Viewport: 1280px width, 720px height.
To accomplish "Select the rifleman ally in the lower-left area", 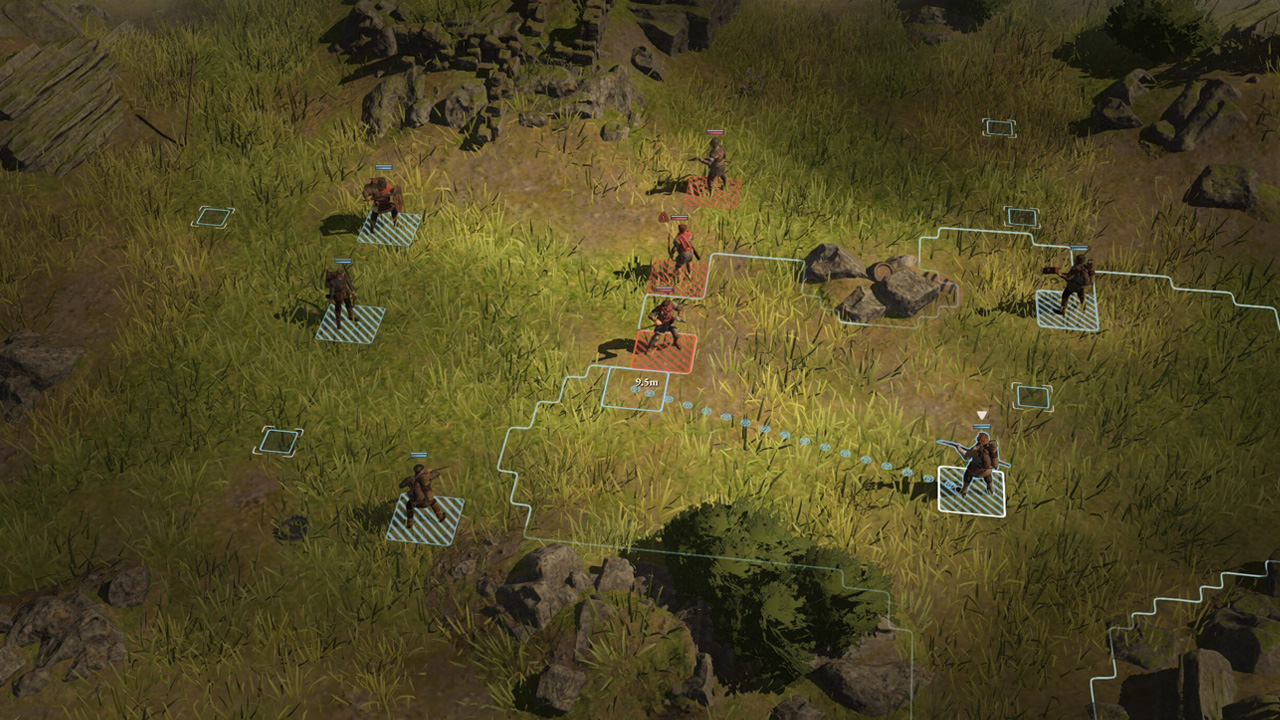I will coord(422,491).
